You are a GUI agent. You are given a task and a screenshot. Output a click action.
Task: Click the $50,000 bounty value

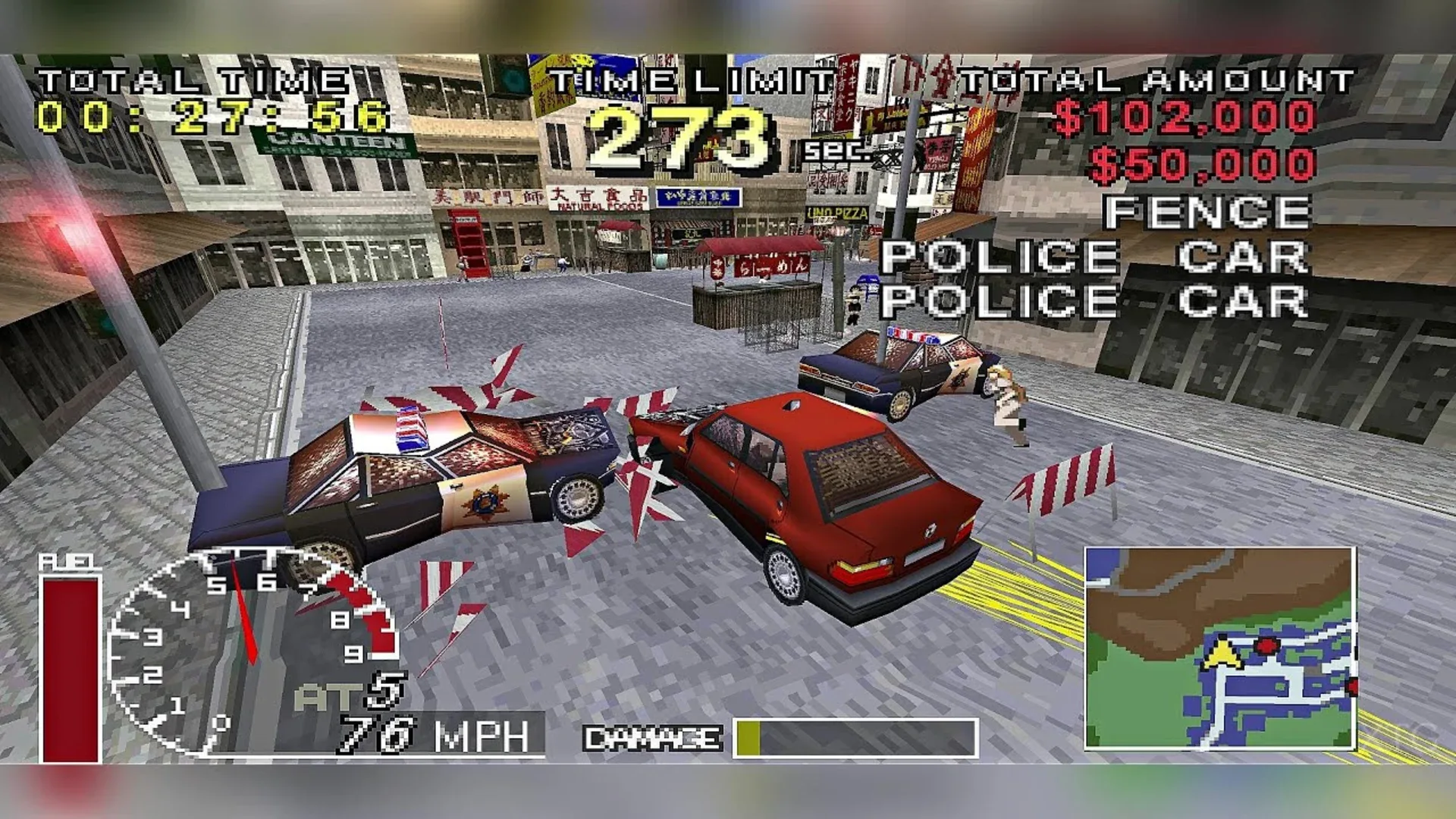coord(1206,159)
